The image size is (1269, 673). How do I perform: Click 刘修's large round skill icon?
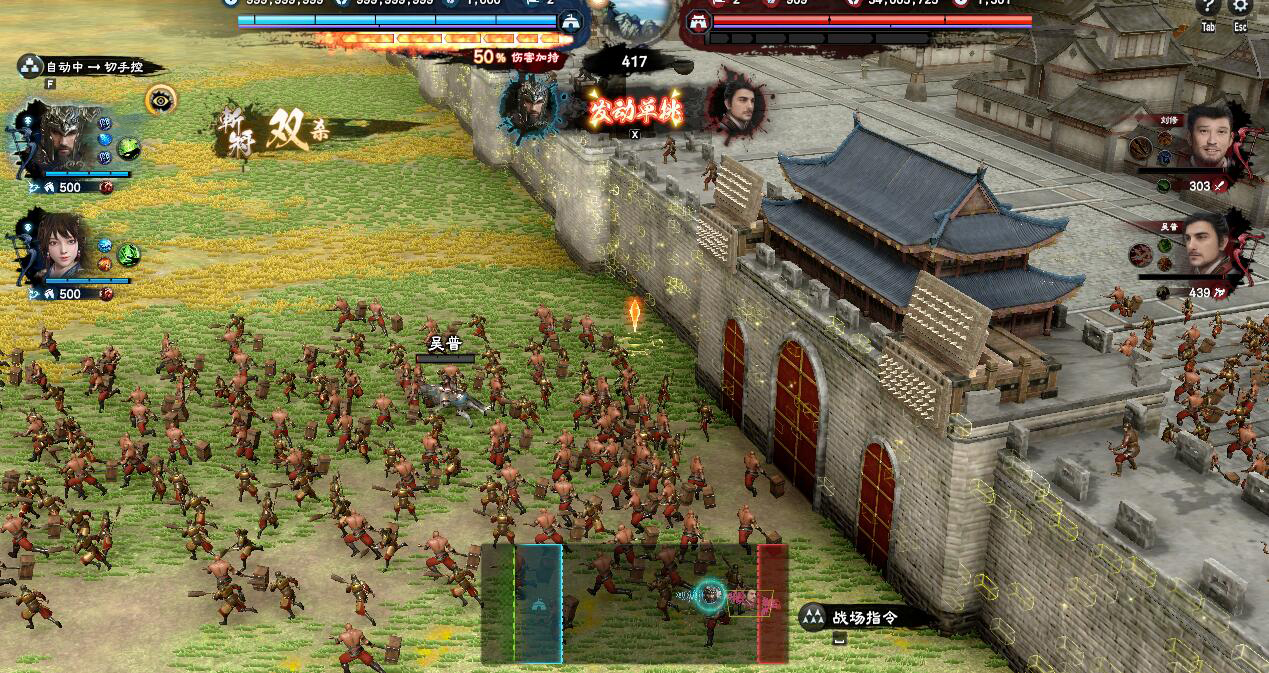click(1142, 147)
